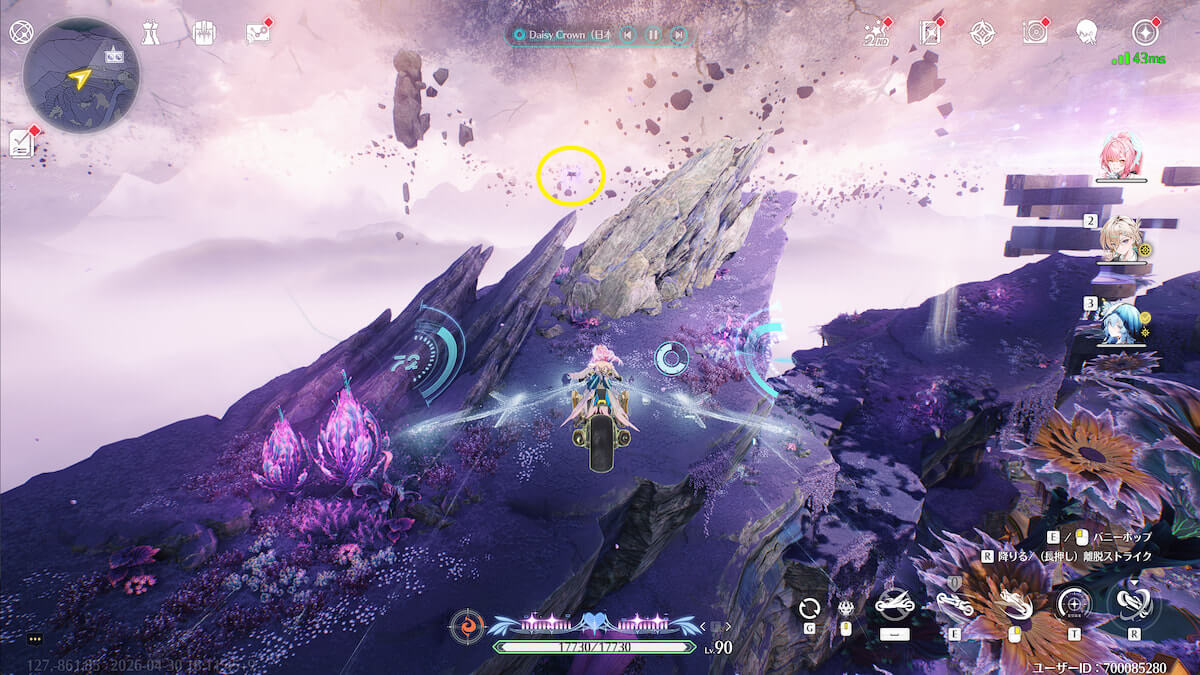Pause the Daisy Crown music track
1200x675 pixels.
pos(653,34)
